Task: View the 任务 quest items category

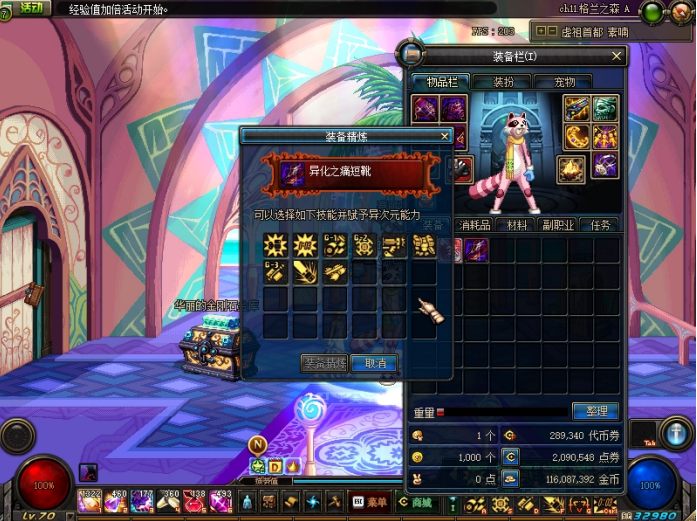Action: 601,225
